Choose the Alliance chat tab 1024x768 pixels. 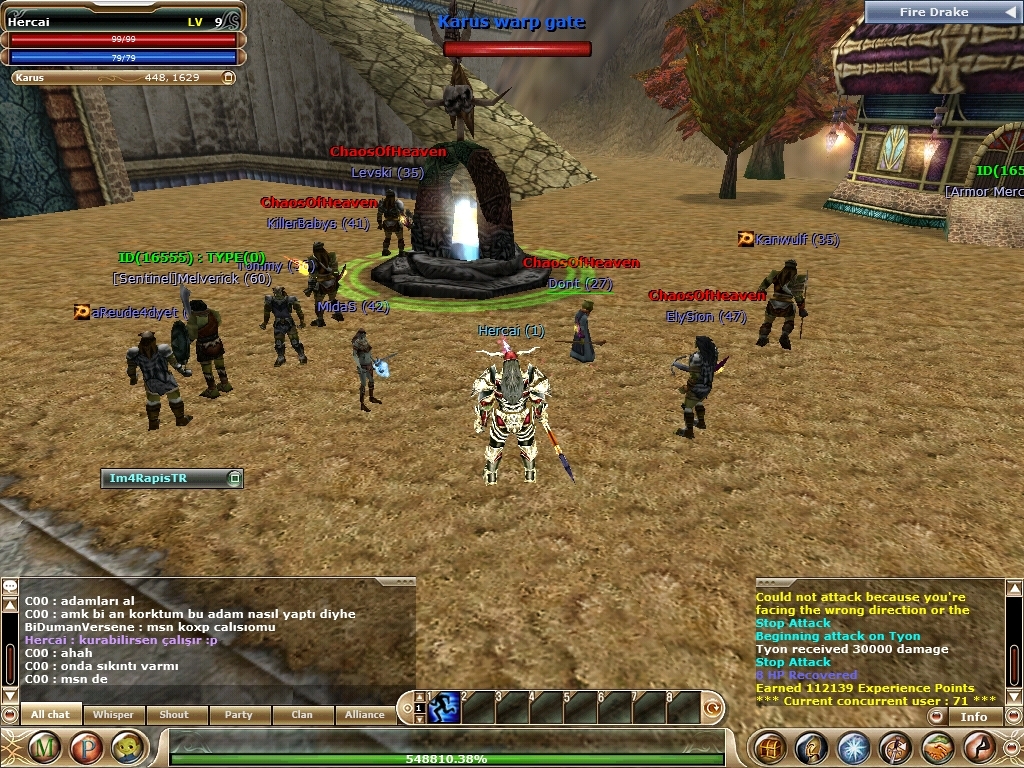(364, 714)
